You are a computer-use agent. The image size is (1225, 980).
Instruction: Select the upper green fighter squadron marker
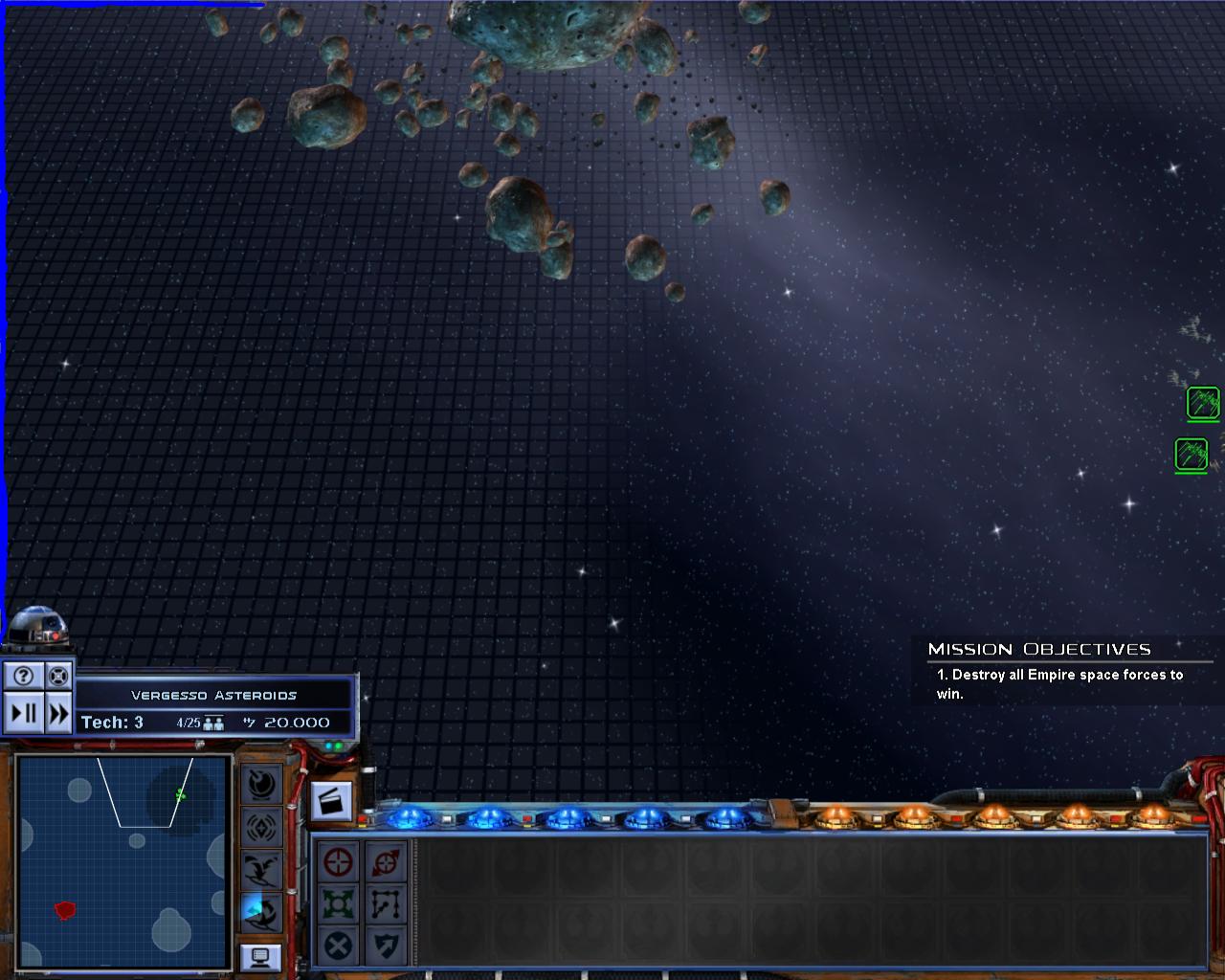pyautogui.click(x=1203, y=403)
